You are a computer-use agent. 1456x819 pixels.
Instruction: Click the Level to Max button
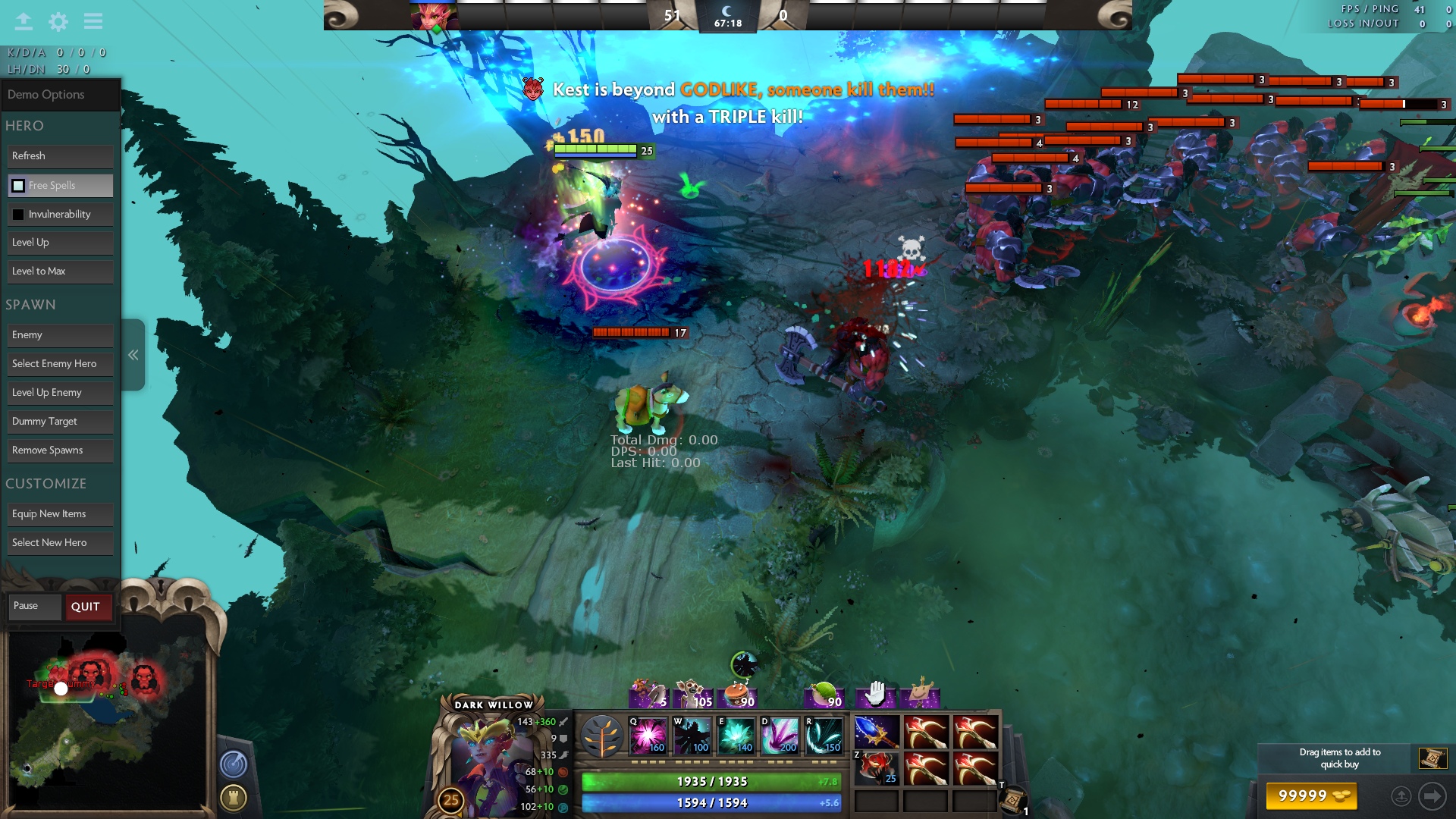(60, 271)
